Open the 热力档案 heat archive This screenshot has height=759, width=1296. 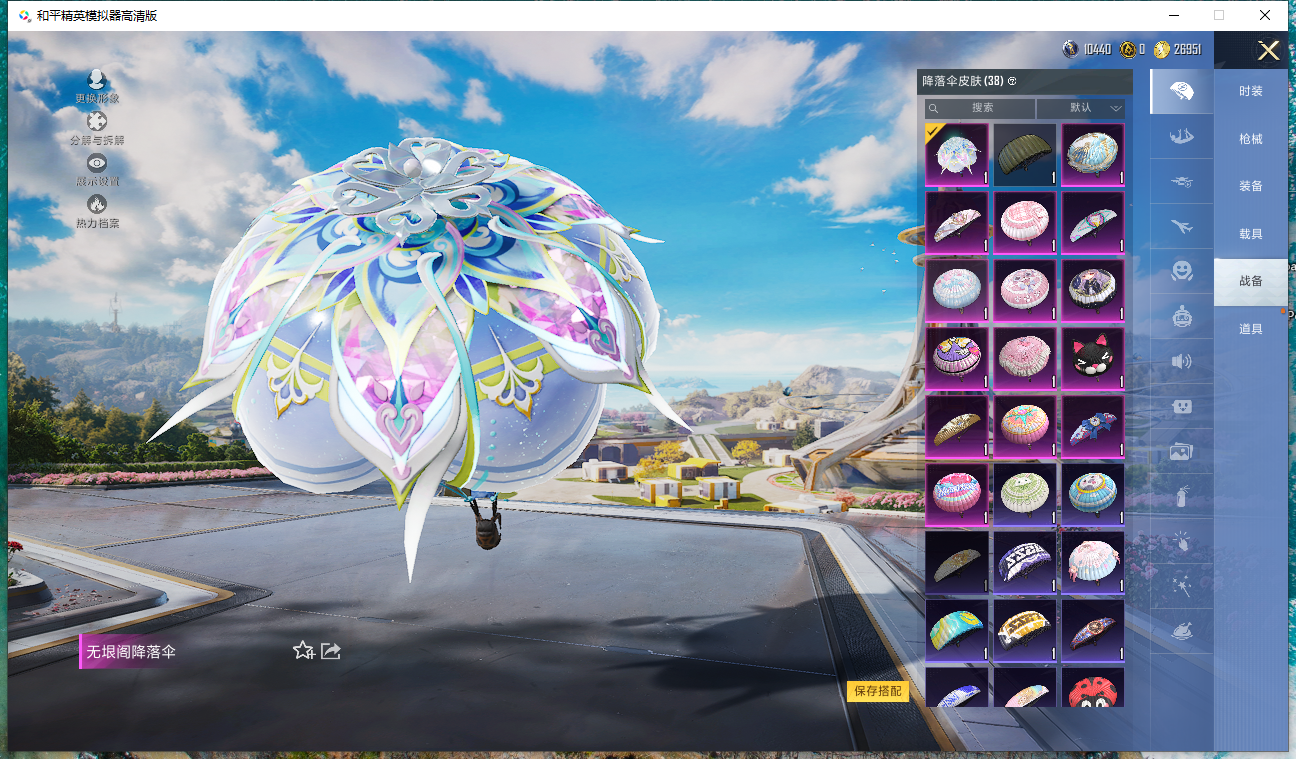tap(97, 210)
